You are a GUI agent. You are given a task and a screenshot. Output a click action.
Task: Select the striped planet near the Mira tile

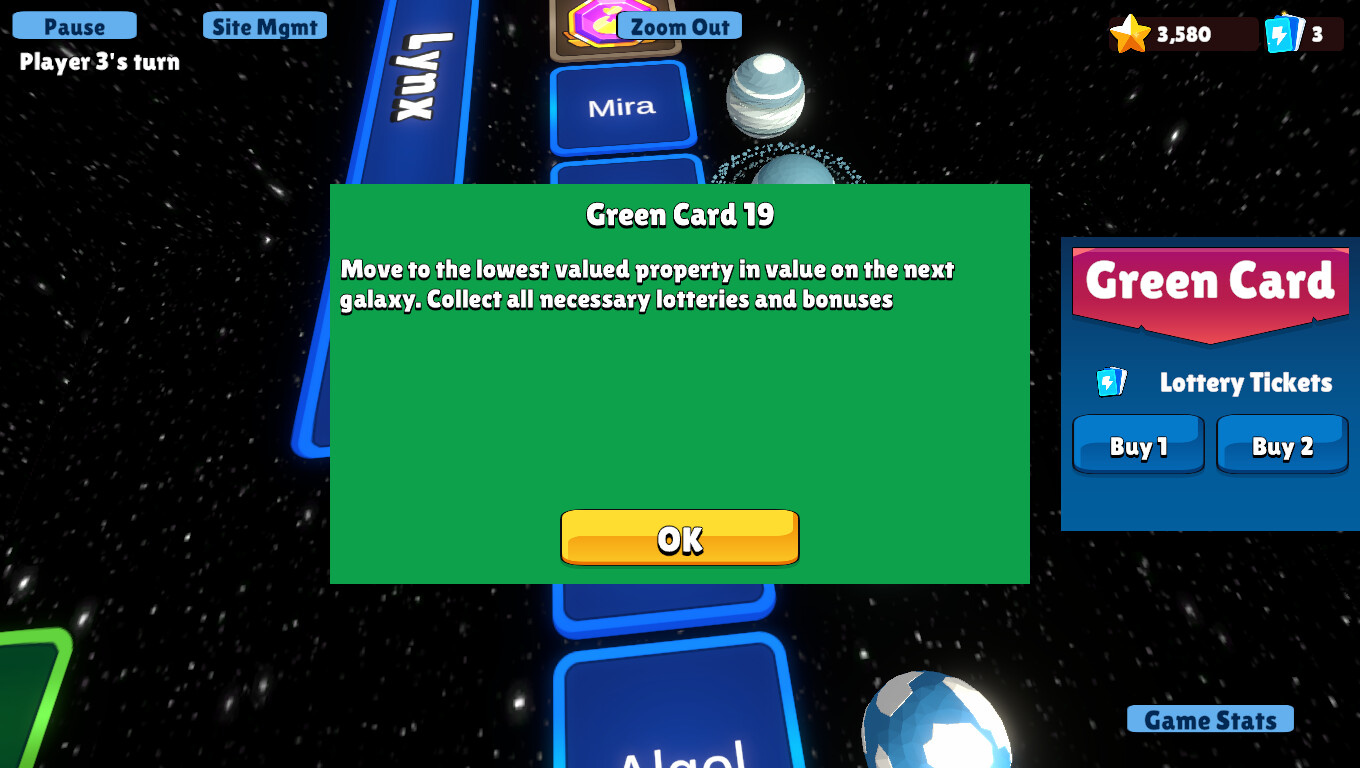click(x=767, y=93)
